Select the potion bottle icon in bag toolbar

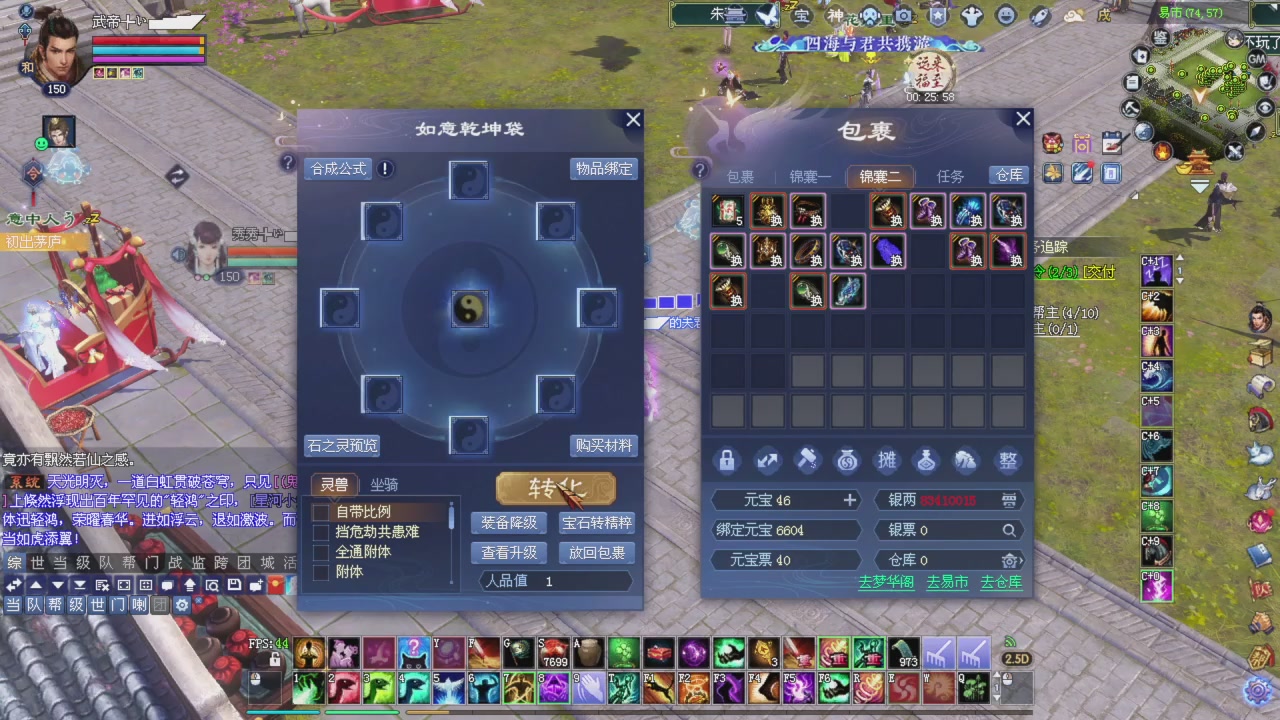[x=926, y=460]
